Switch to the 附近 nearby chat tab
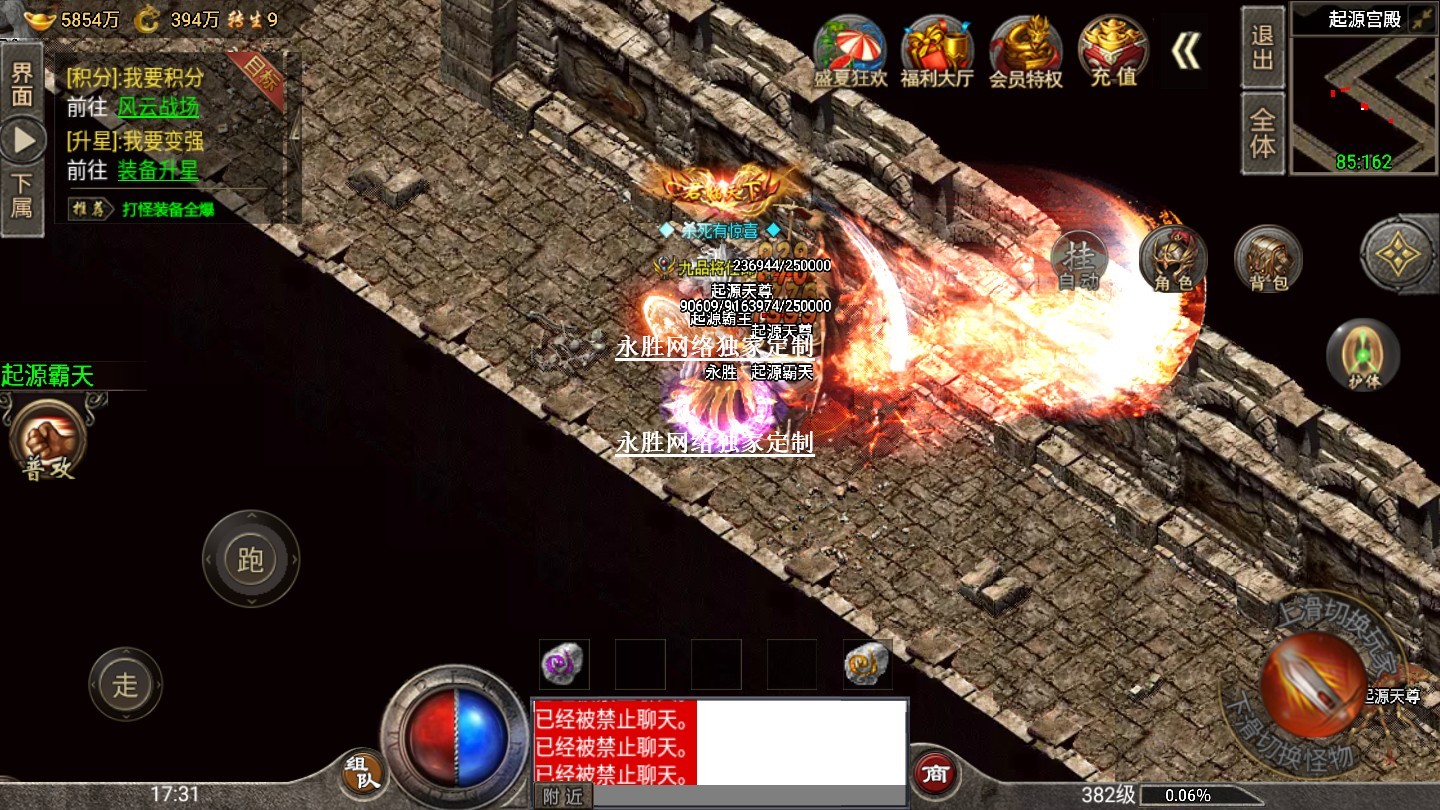Image resolution: width=1440 pixels, height=810 pixels. 562,796
